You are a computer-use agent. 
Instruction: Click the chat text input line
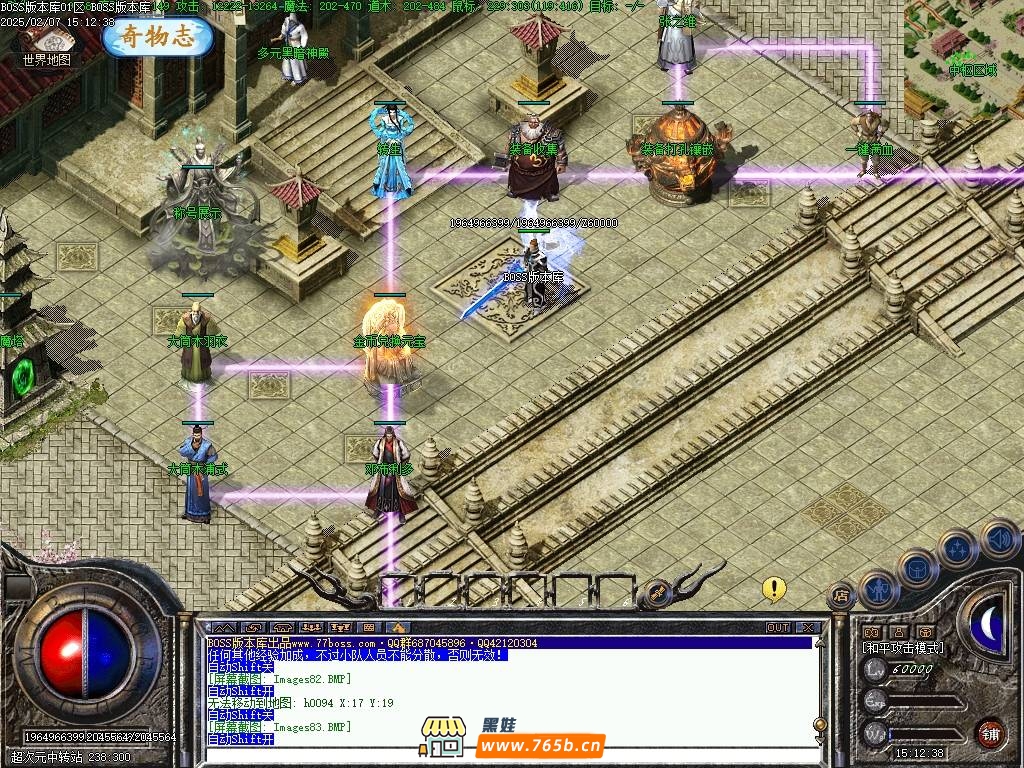click(500, 757)
